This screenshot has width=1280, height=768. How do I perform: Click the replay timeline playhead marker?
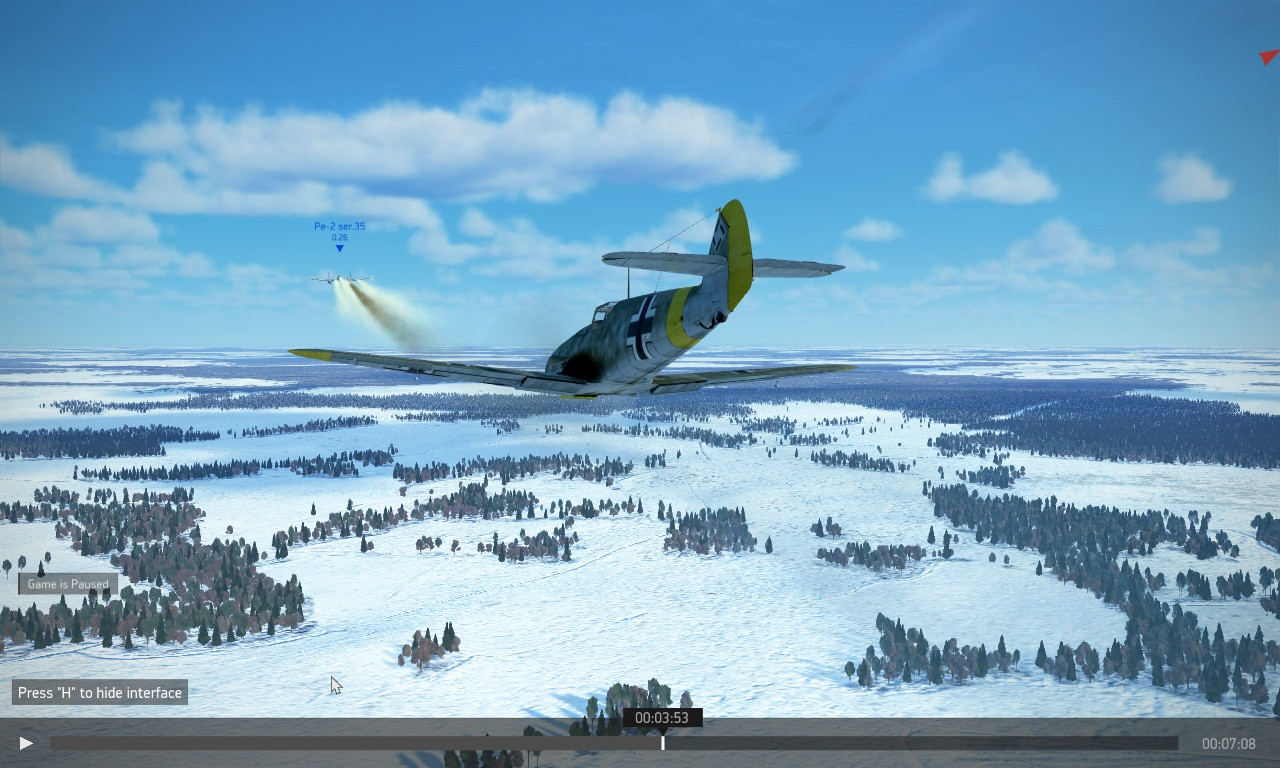click(662, 742)
